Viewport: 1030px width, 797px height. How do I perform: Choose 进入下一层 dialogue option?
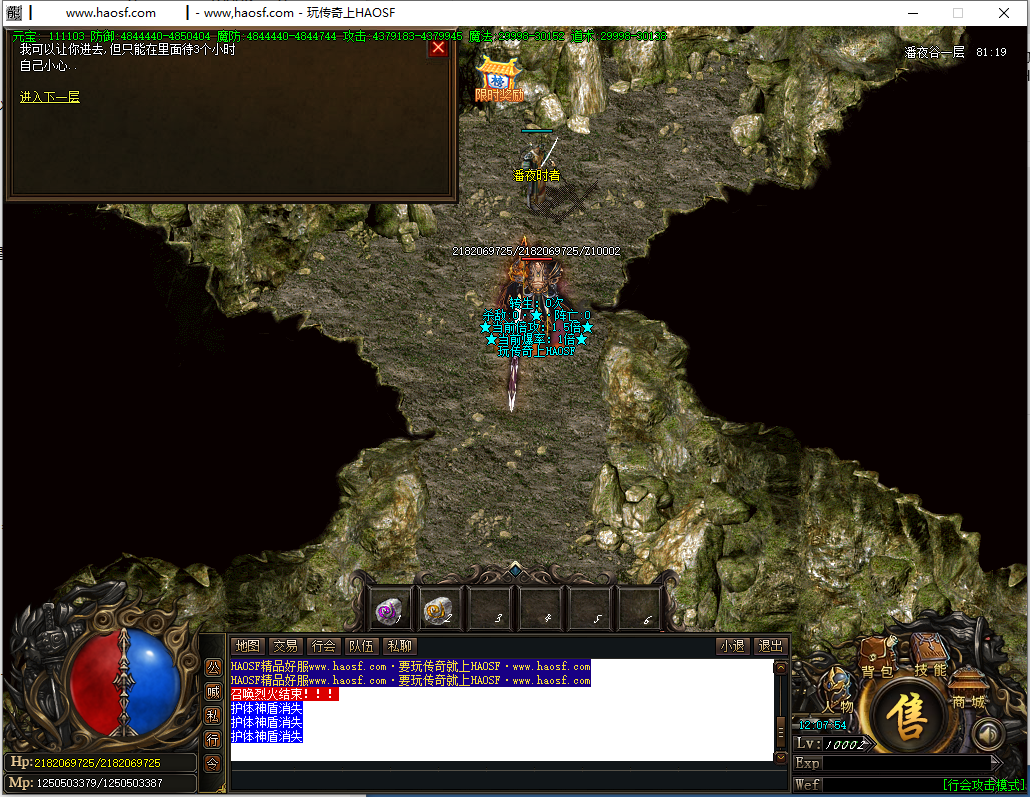pos(50,97)
